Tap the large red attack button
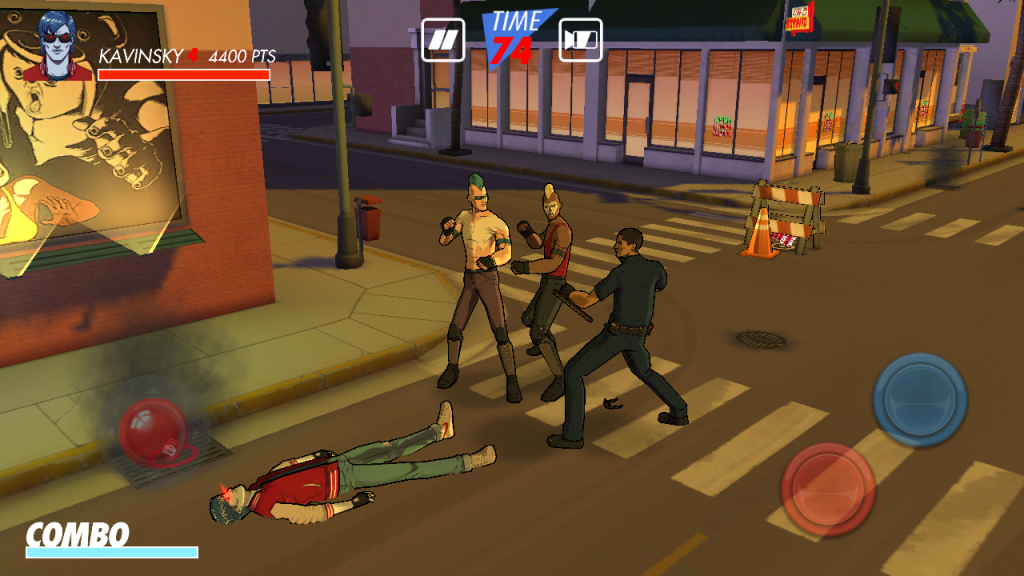The height and width of the screenshot is (576, 1024). coord(828,489)
